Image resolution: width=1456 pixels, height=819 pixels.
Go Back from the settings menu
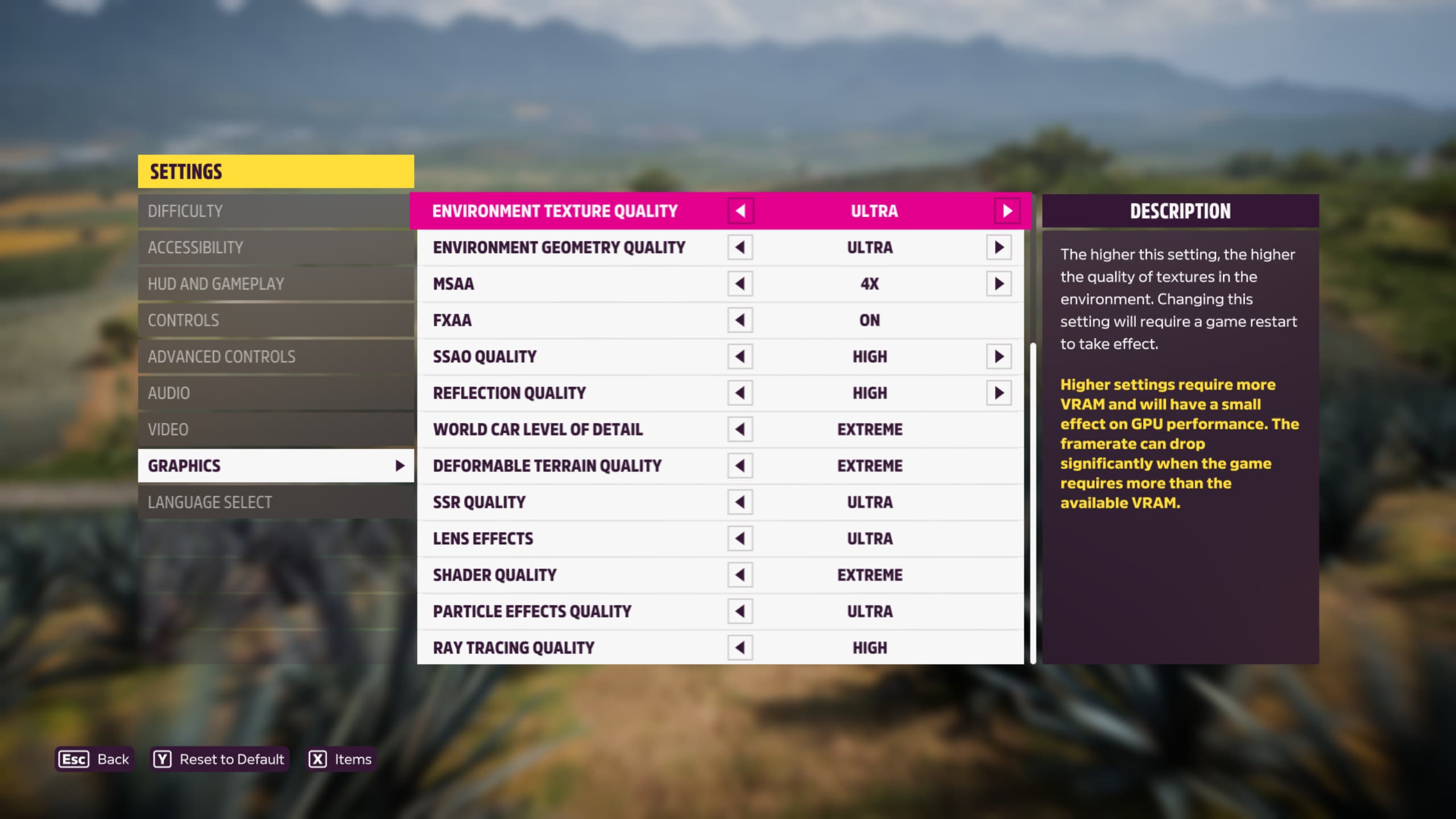pos(94,759)
